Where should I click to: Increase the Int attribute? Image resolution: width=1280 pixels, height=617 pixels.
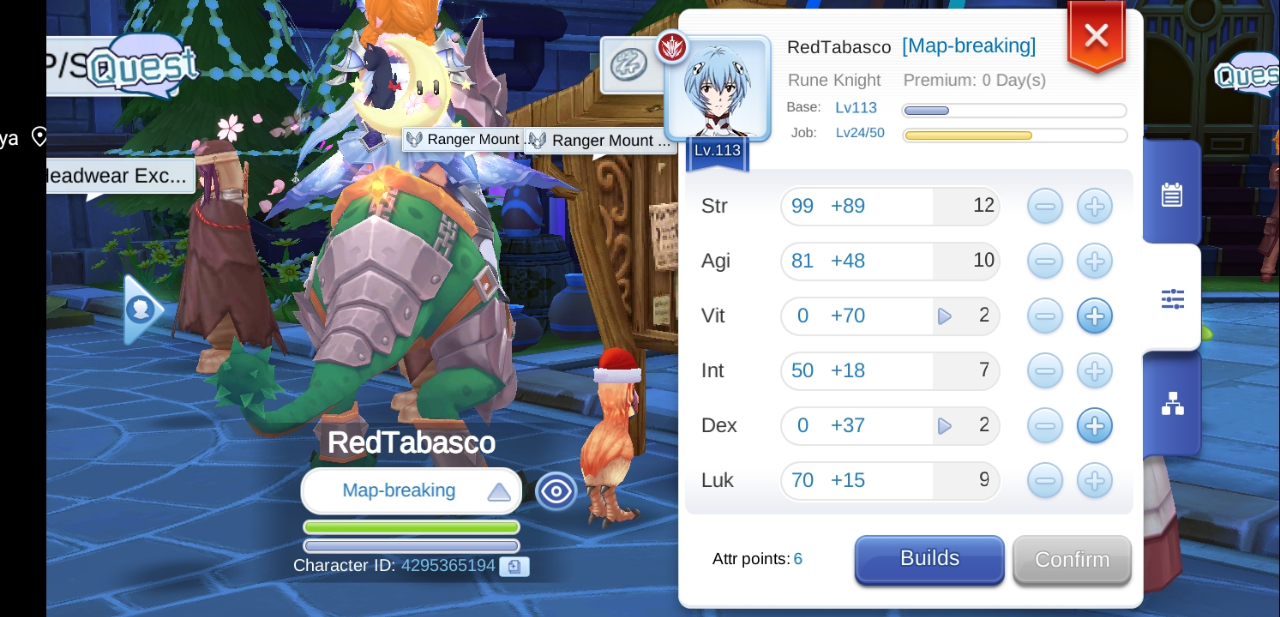tap(1095, 371)
